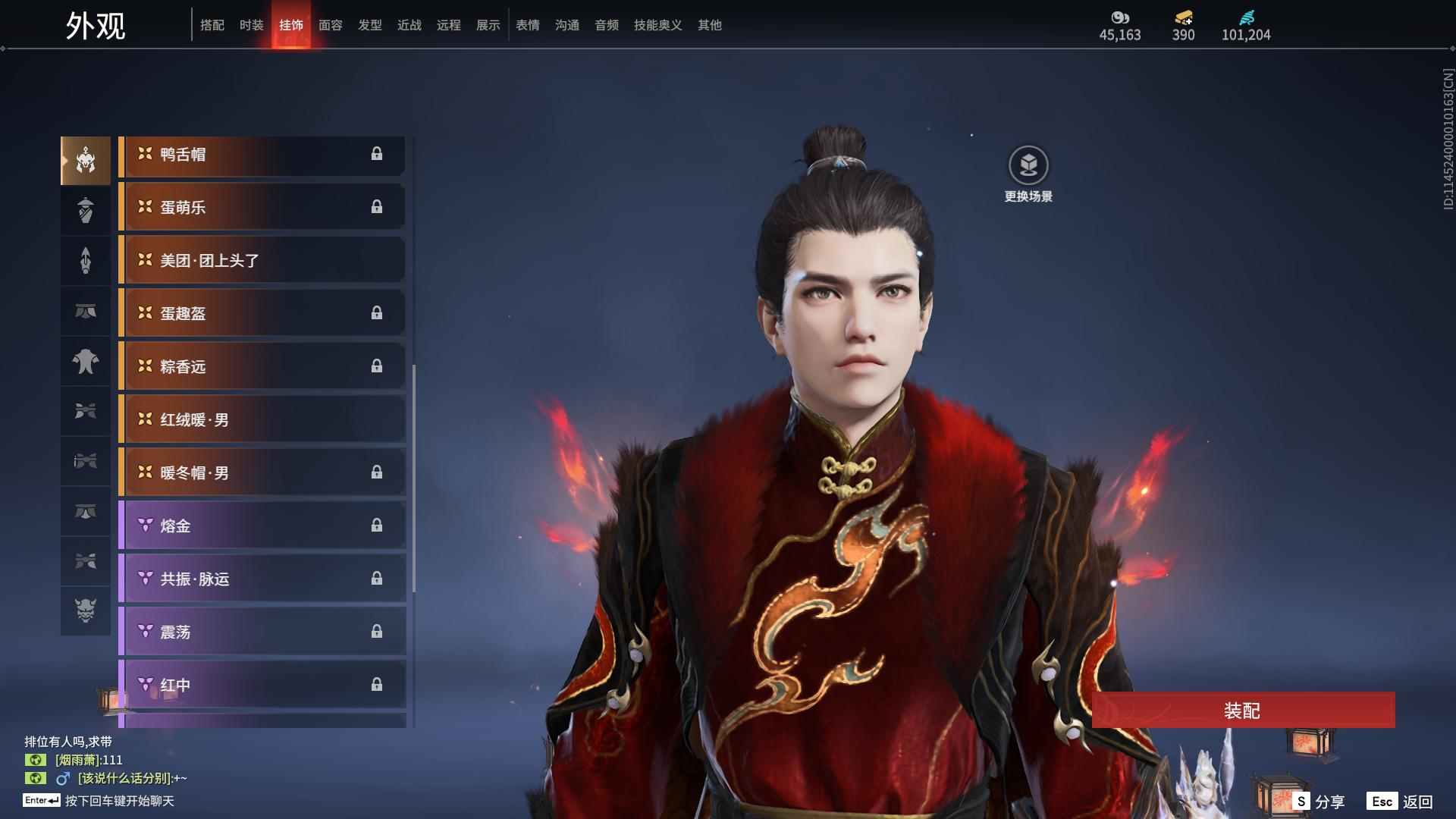Open the 表情 category tab
1456x819 pixels.
coord(527,25)
